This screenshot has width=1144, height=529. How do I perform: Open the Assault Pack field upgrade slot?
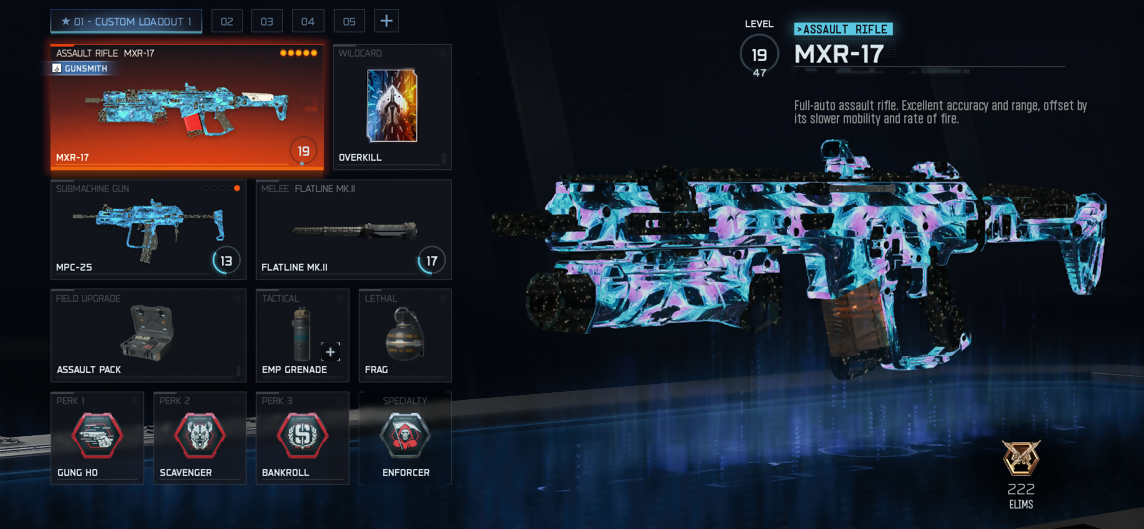point(148,336)
